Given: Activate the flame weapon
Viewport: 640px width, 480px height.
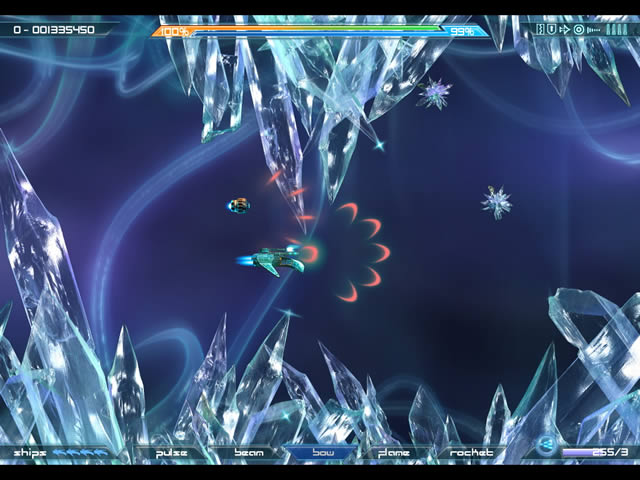Looking at the screenshot, I should click(394, 453).
